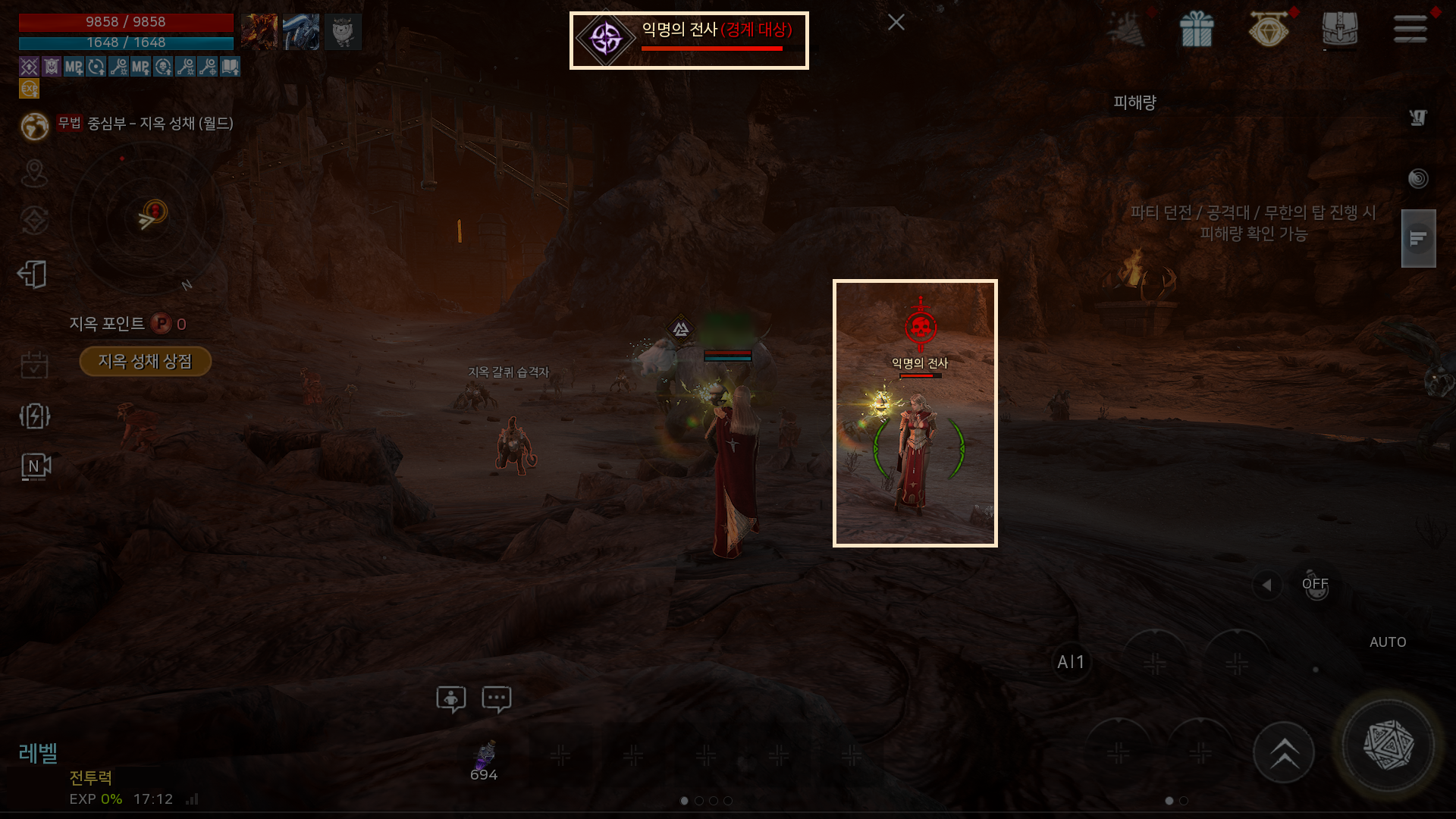
Task: Open the location pin icon
Action: (x=34, y=174)
